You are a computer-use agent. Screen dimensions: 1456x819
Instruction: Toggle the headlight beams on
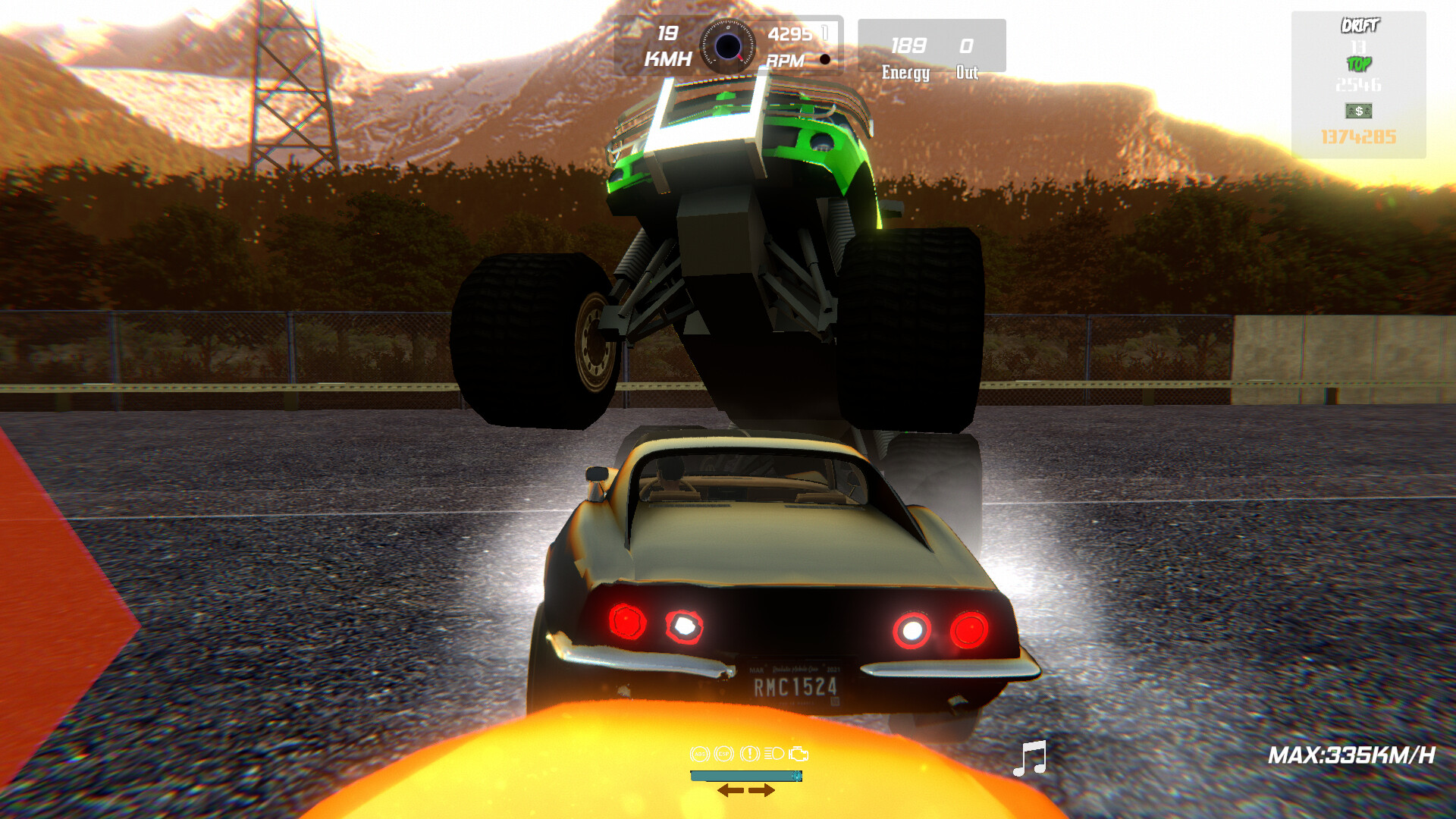774,753
